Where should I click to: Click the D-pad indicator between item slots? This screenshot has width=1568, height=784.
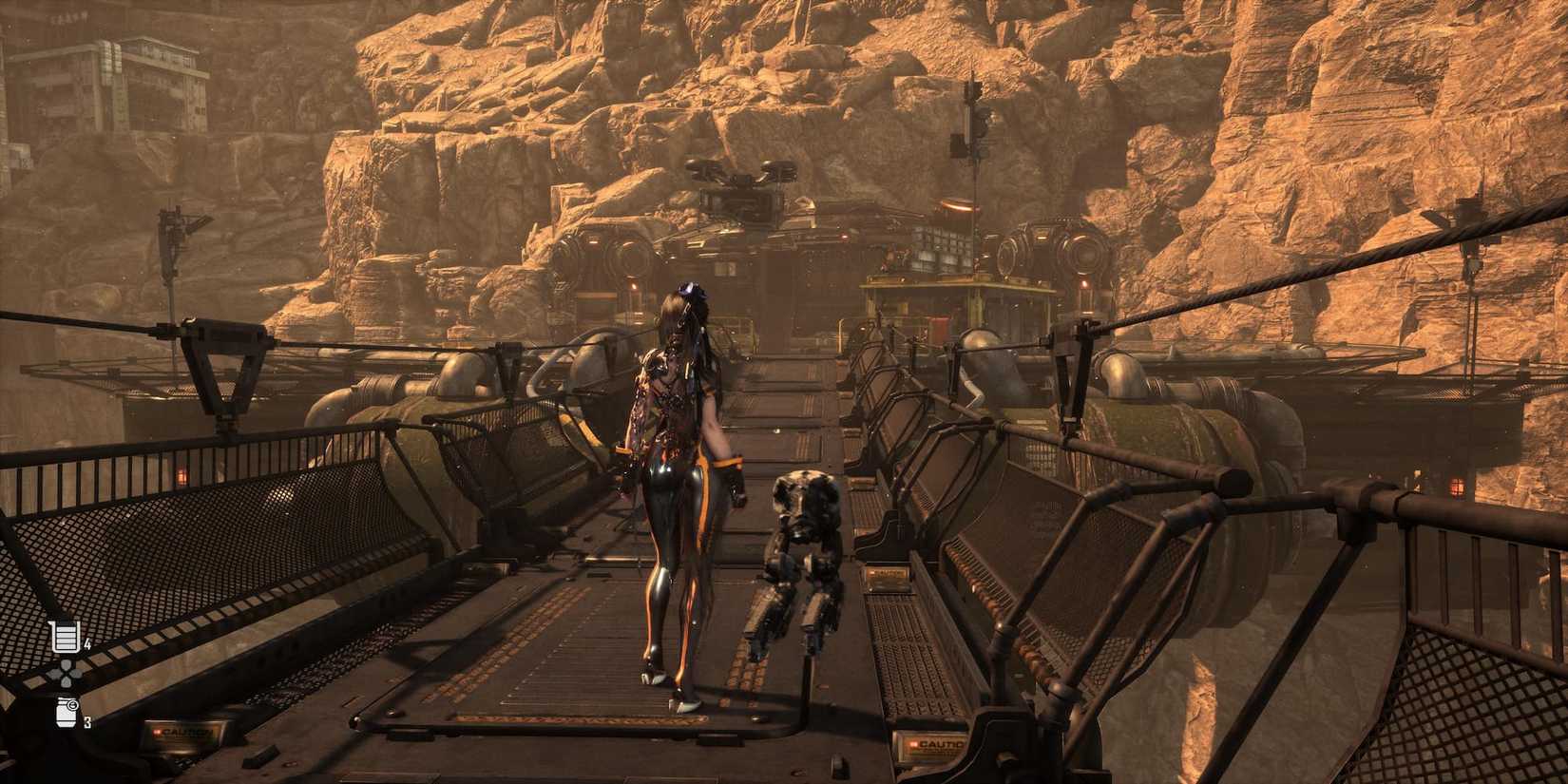pos(65,672)
